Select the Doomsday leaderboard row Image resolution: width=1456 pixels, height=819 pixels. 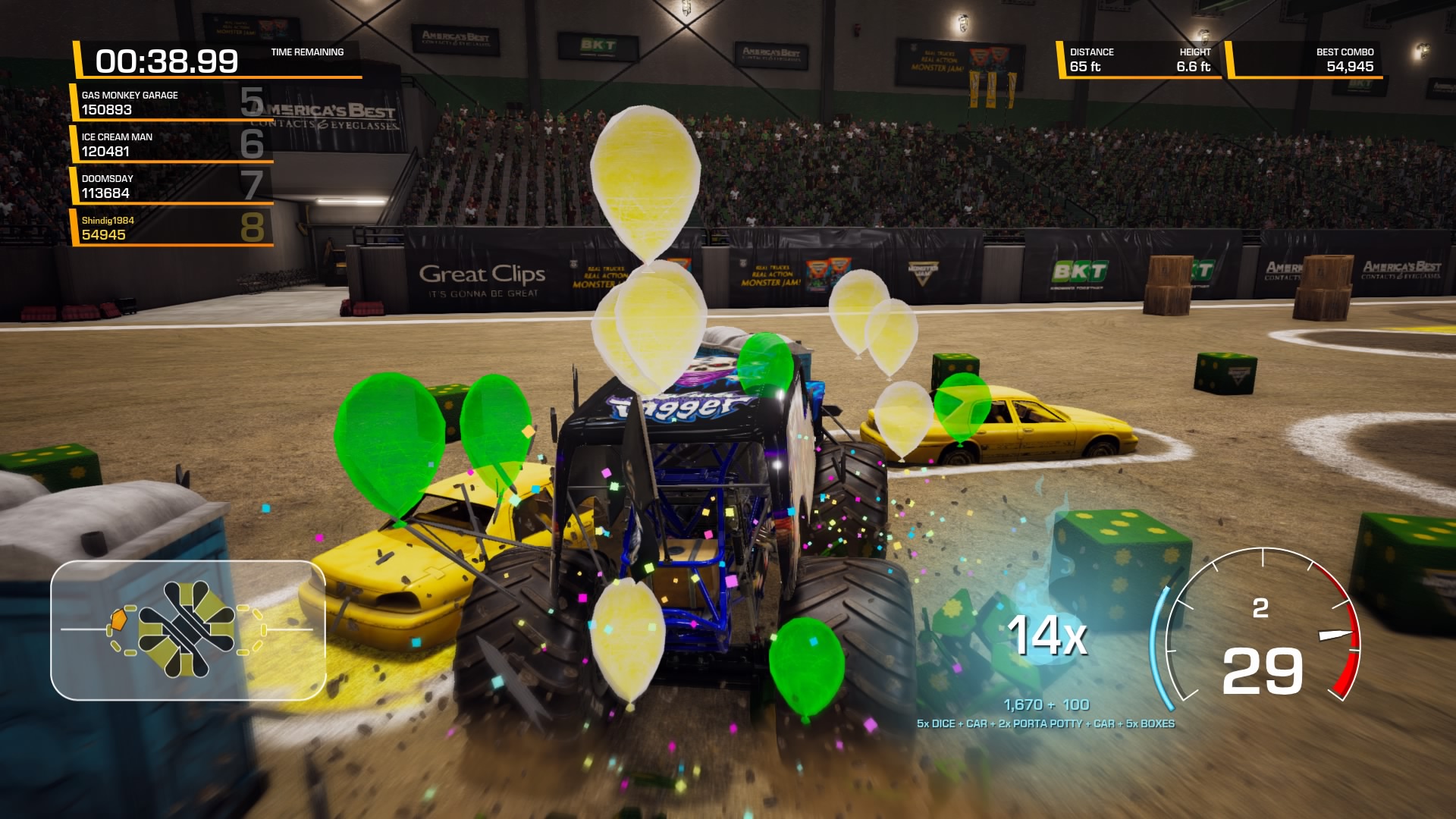pos(171,186)
